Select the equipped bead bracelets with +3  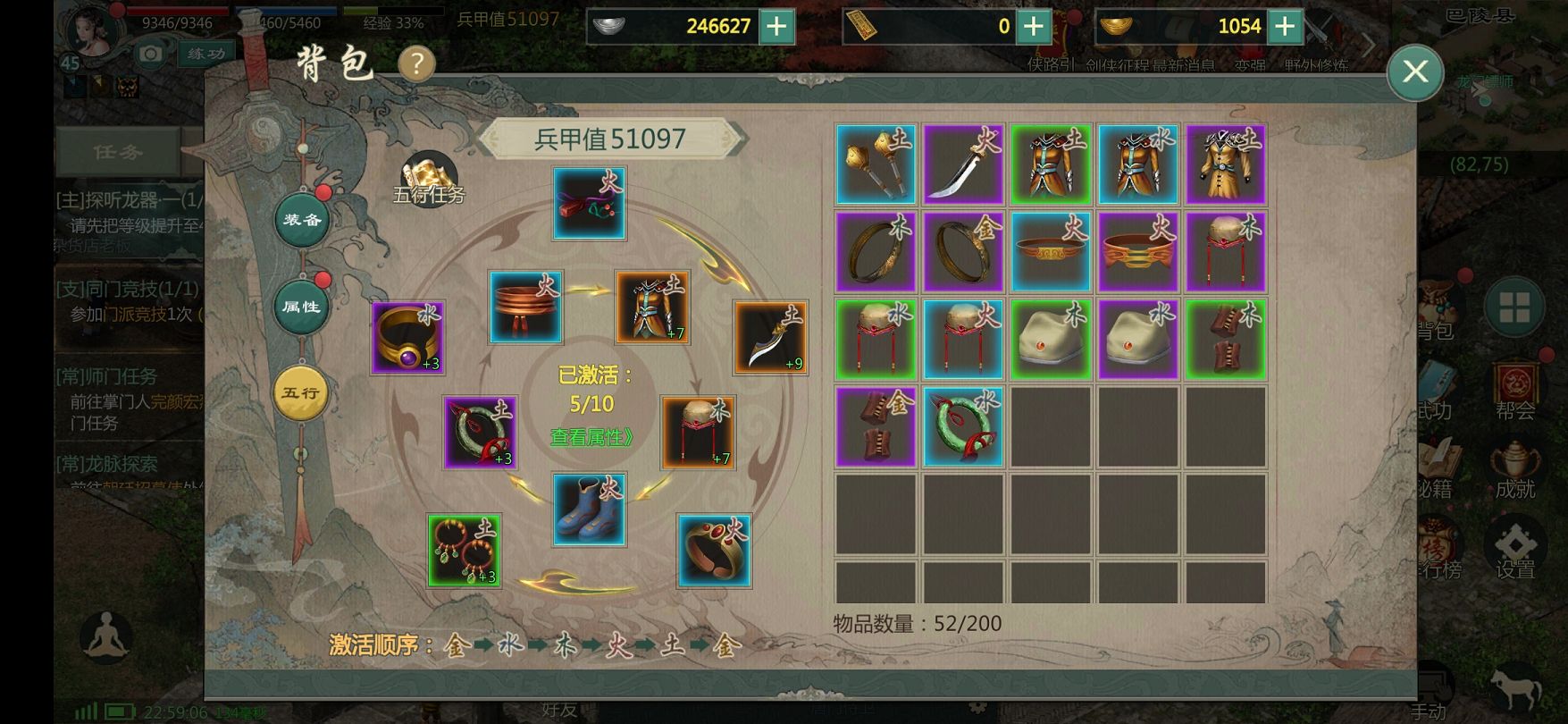coord(464,551)
